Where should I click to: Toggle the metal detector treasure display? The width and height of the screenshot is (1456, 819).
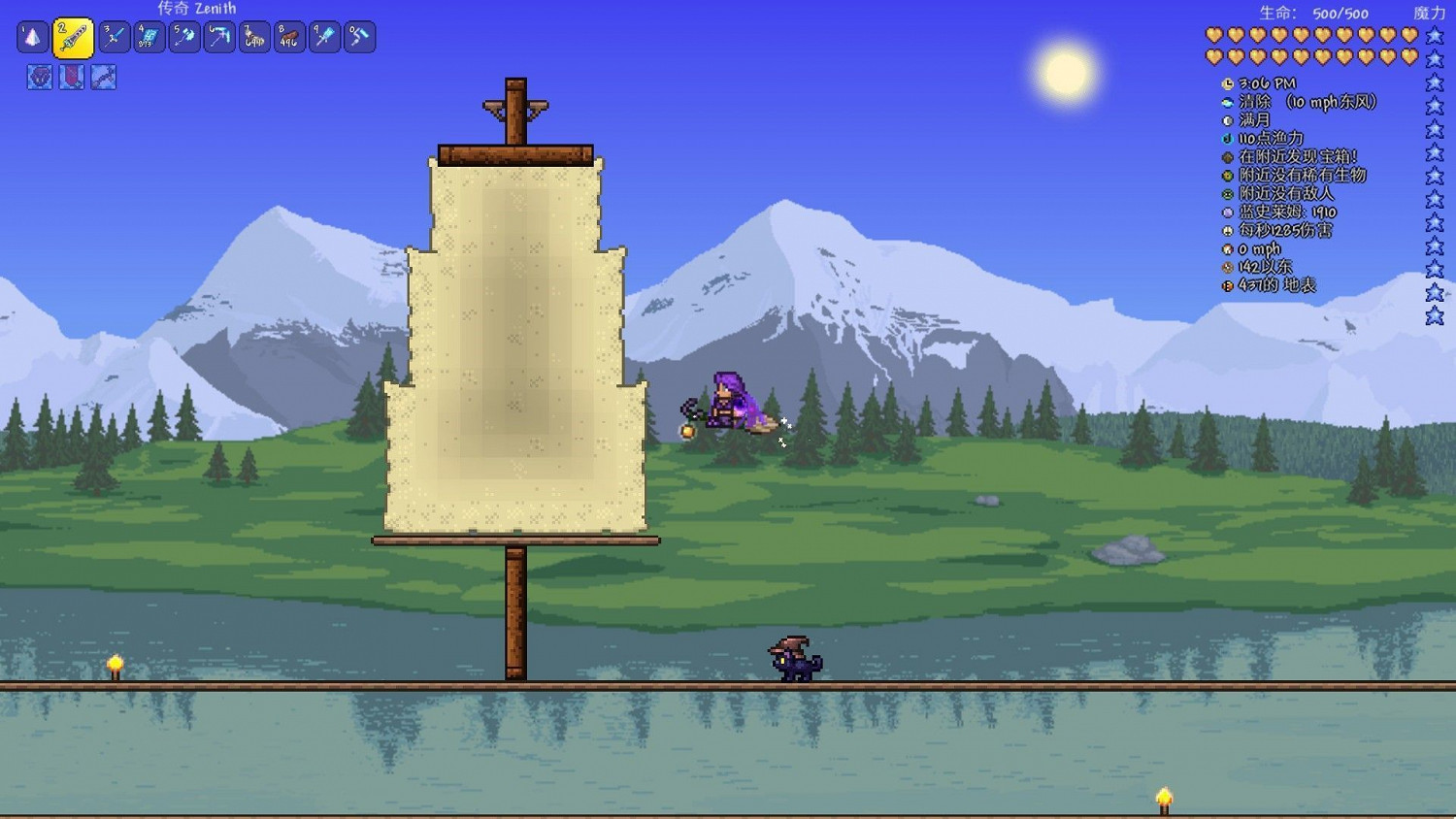click(1228, 156)
